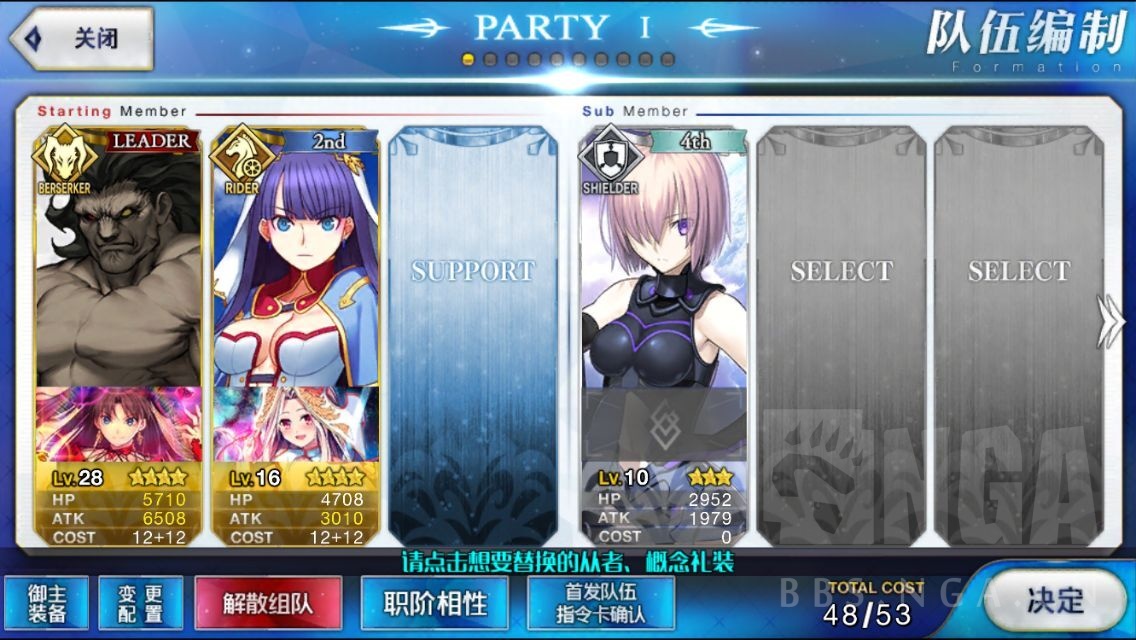Image resolution: width=1136 pixels, height=640 pixels.
Task: Click the Berserker's equipped craft essence
Action: click(x=118, y=424)
